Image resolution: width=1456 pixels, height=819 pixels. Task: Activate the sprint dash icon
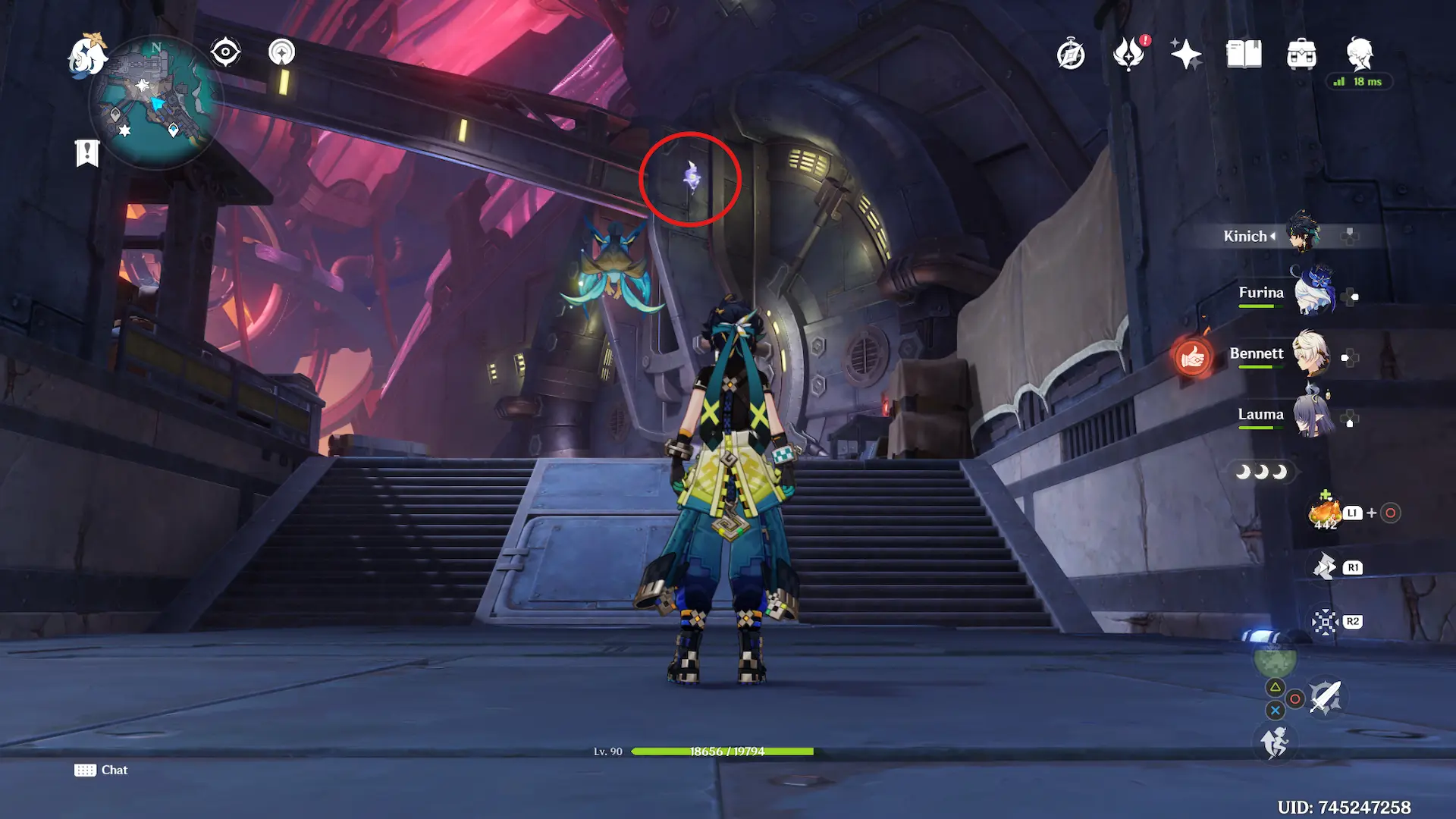[1275, 742]
